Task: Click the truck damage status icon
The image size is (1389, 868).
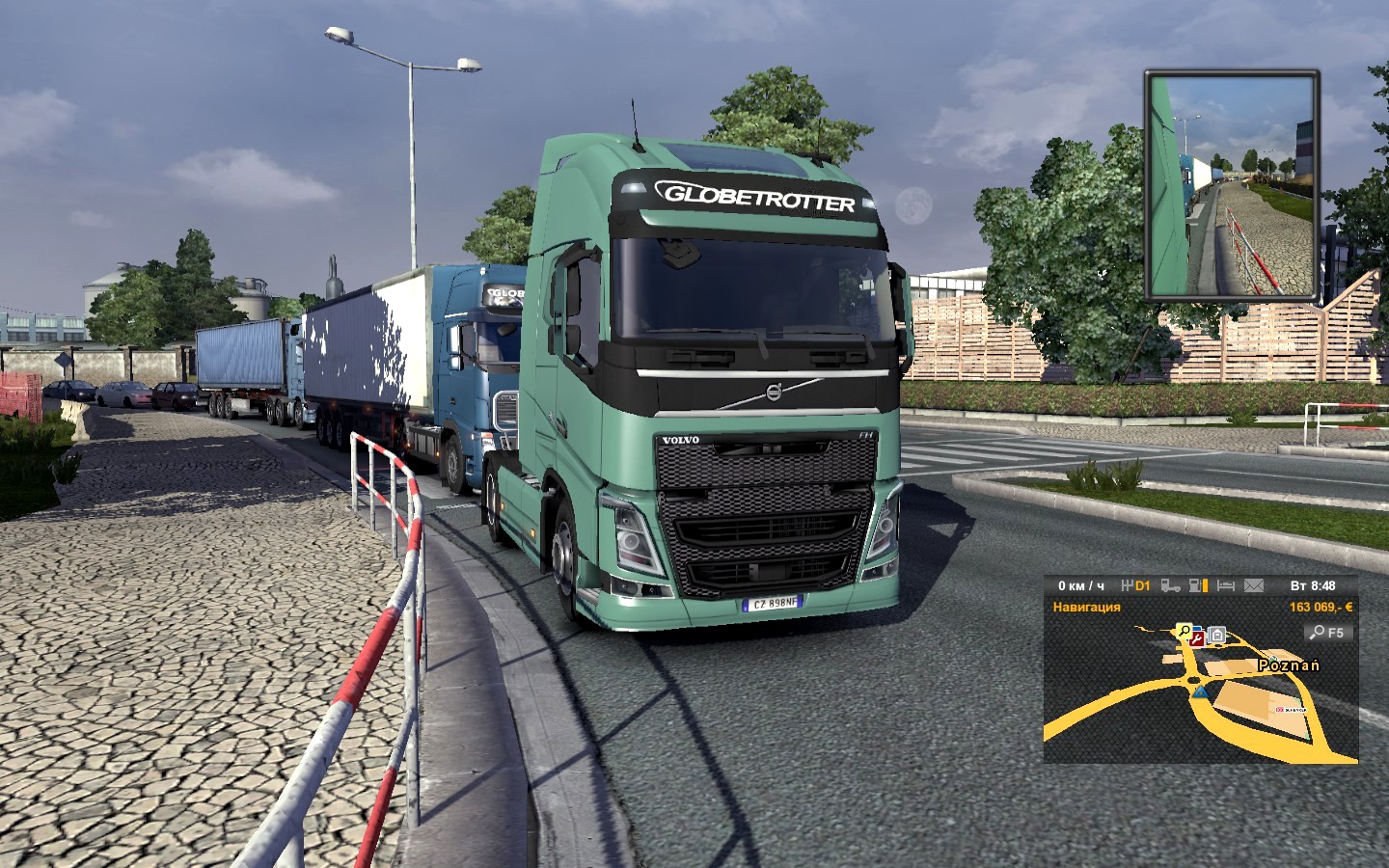Action: (x=1170, y=585)
